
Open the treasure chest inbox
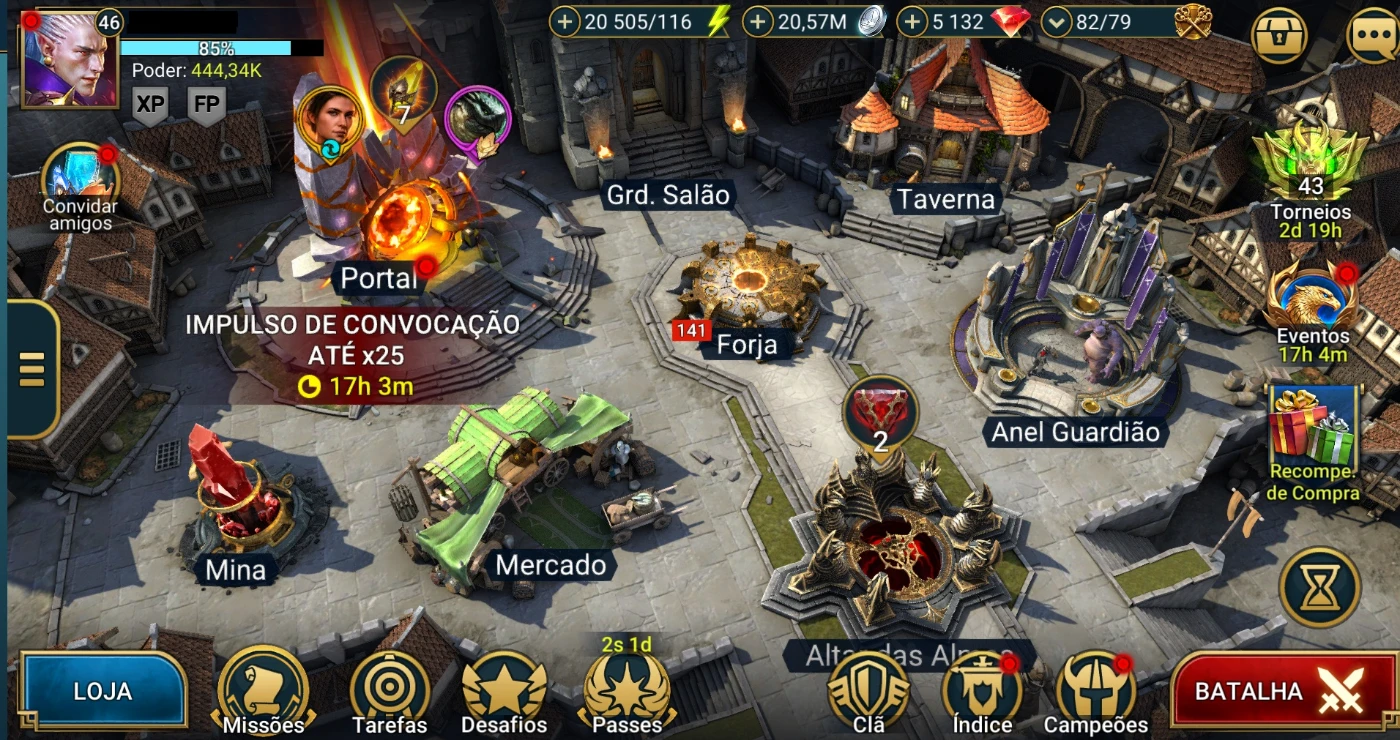click(x=1279, y=36)
